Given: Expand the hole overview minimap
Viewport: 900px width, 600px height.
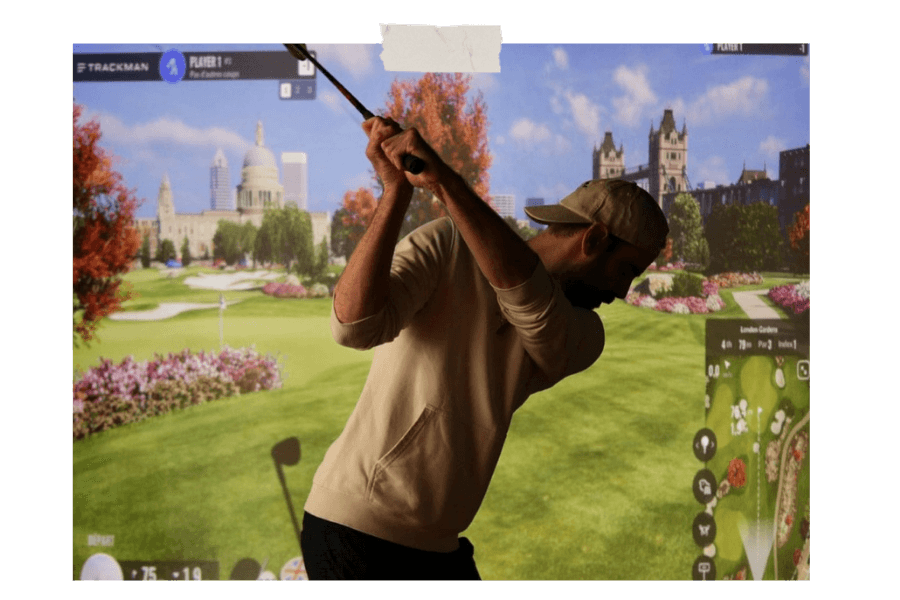Looking at the screenshot, I should coord(802,371).
